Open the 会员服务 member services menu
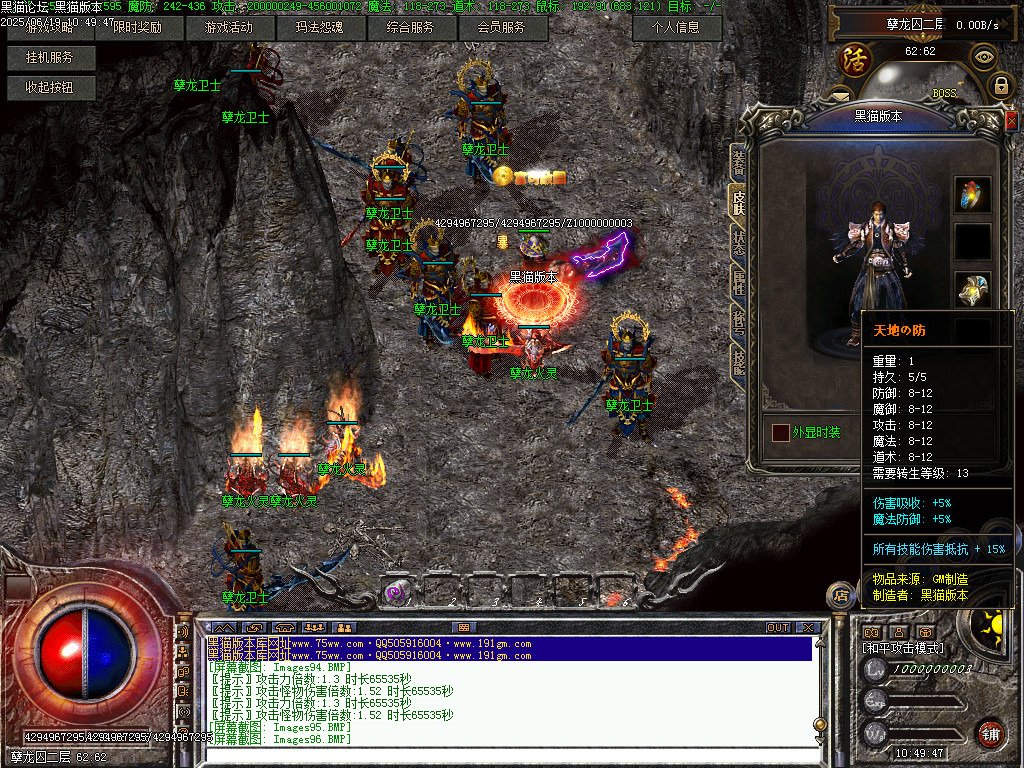The image size is (1024, 768). [502, 28]
